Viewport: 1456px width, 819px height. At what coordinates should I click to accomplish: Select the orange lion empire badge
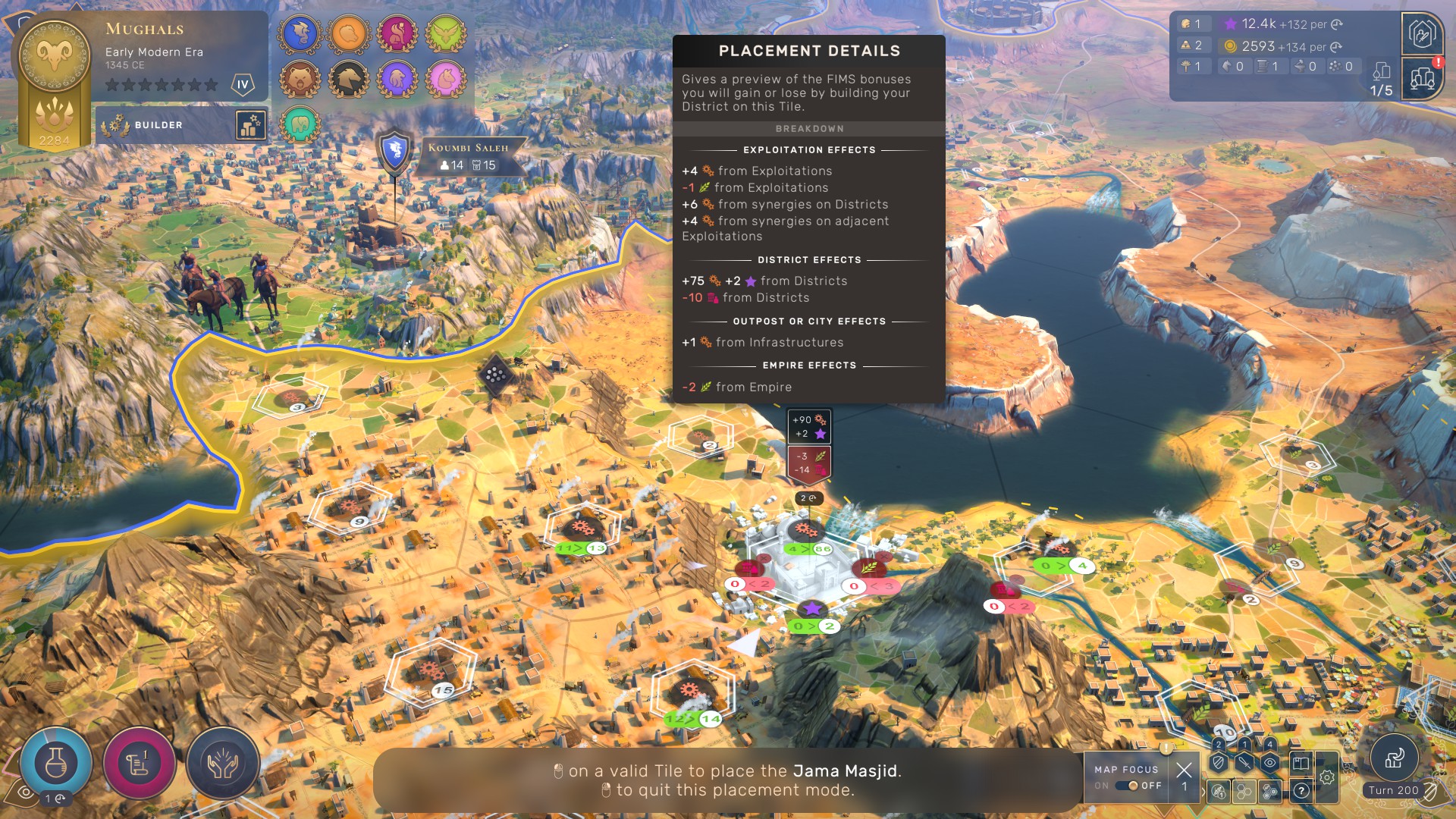click(349, 34)
